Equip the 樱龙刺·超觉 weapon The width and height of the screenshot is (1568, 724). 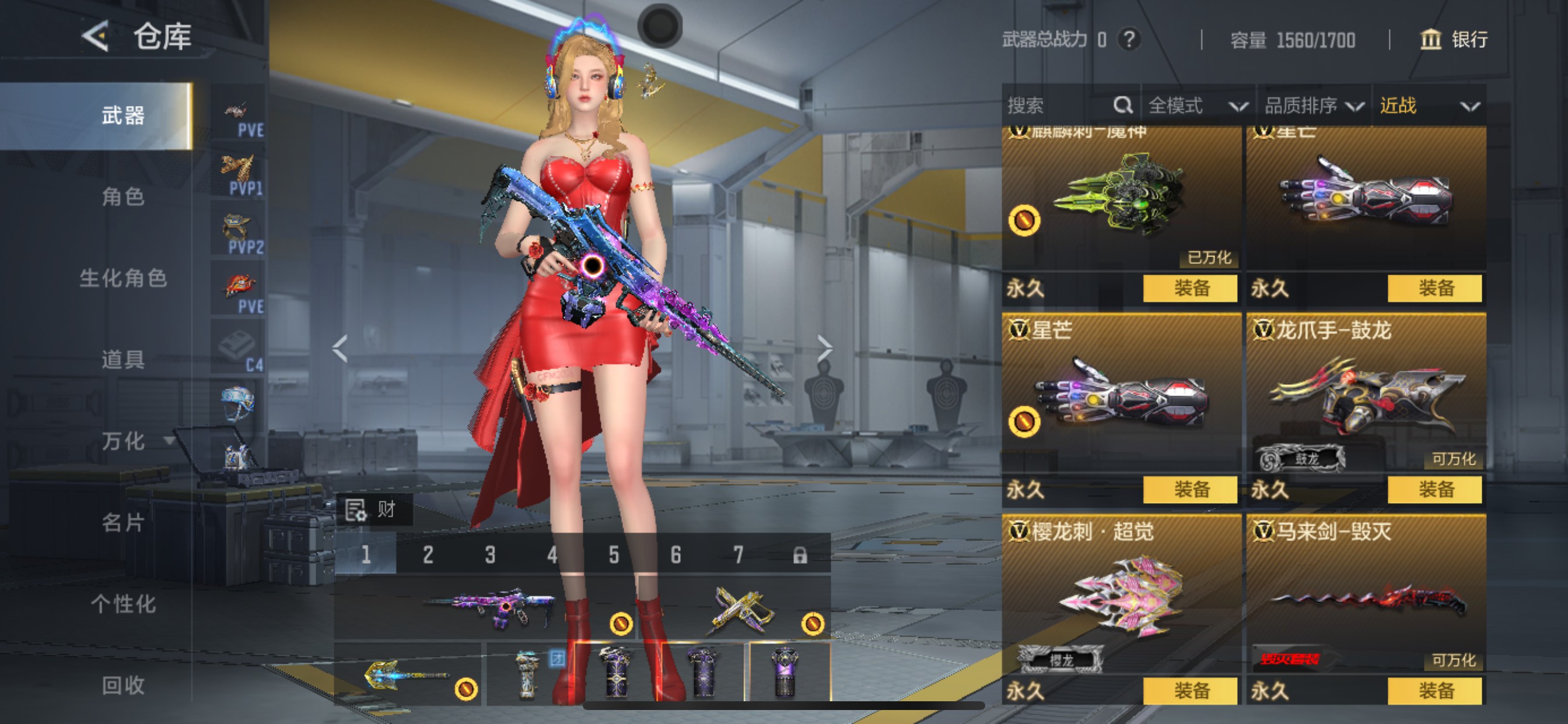1190,691
